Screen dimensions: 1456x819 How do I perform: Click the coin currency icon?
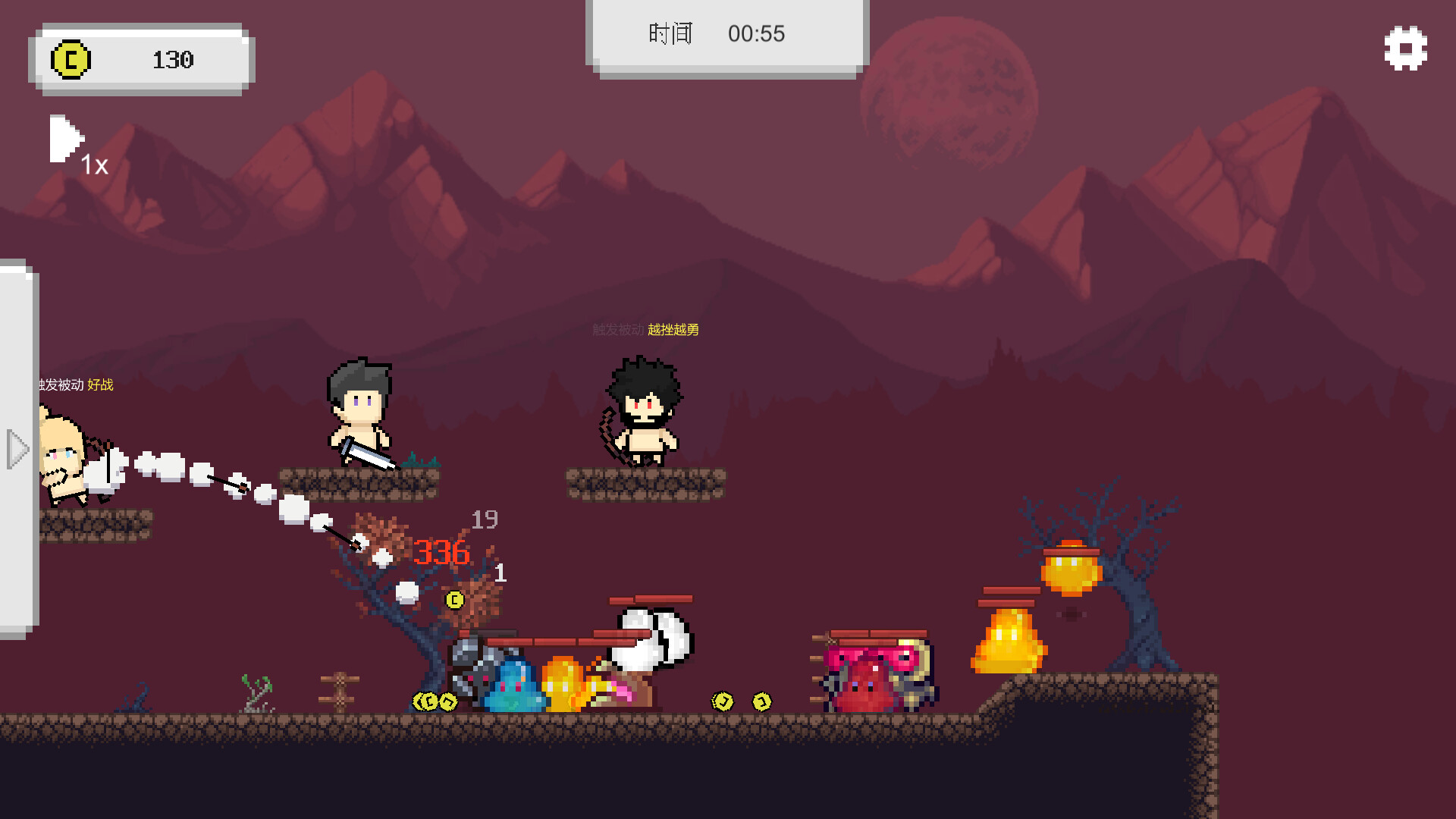coord(70,60)
